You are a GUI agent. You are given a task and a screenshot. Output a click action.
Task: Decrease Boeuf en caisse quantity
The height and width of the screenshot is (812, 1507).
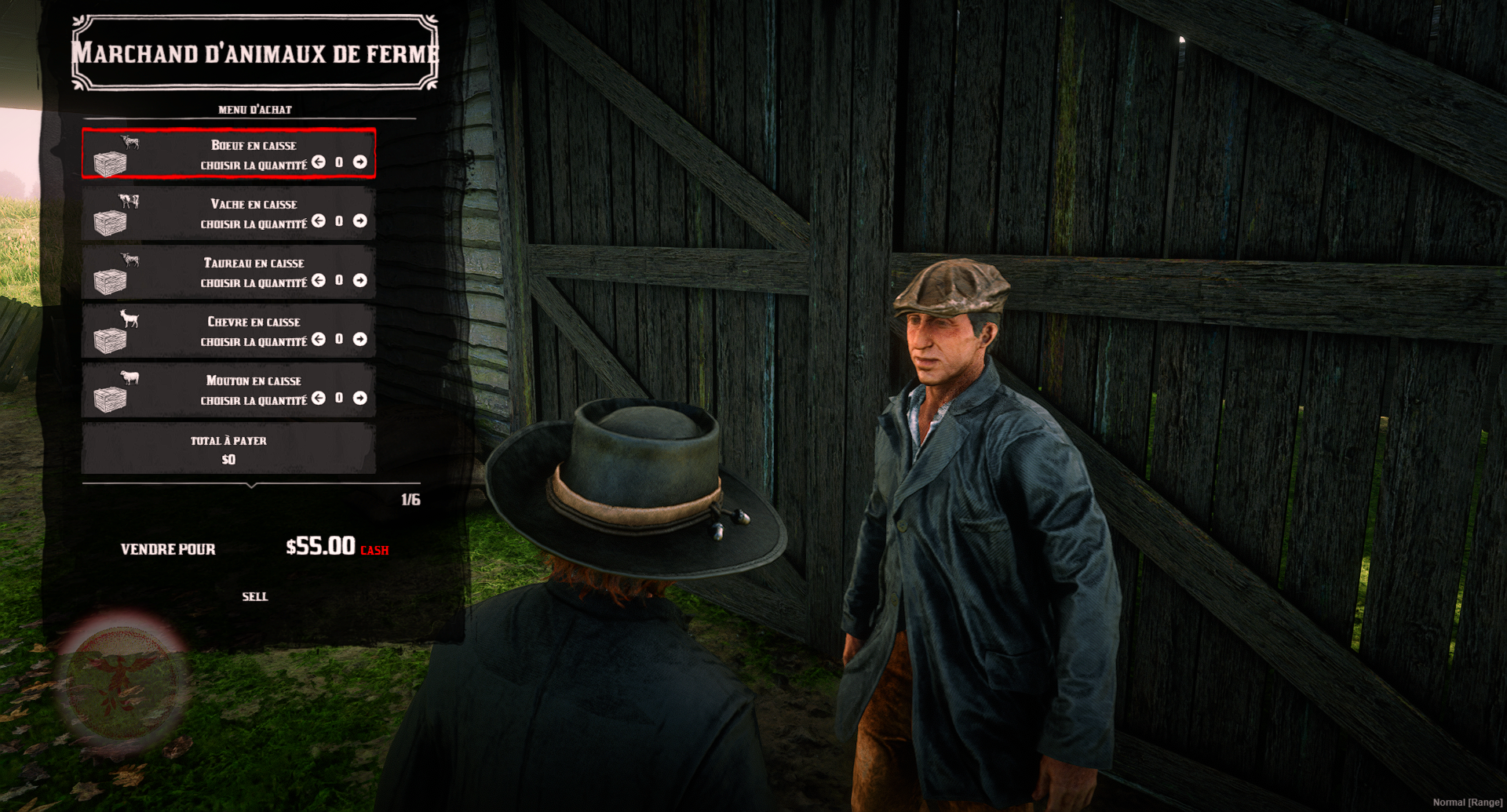pos(319,162)
